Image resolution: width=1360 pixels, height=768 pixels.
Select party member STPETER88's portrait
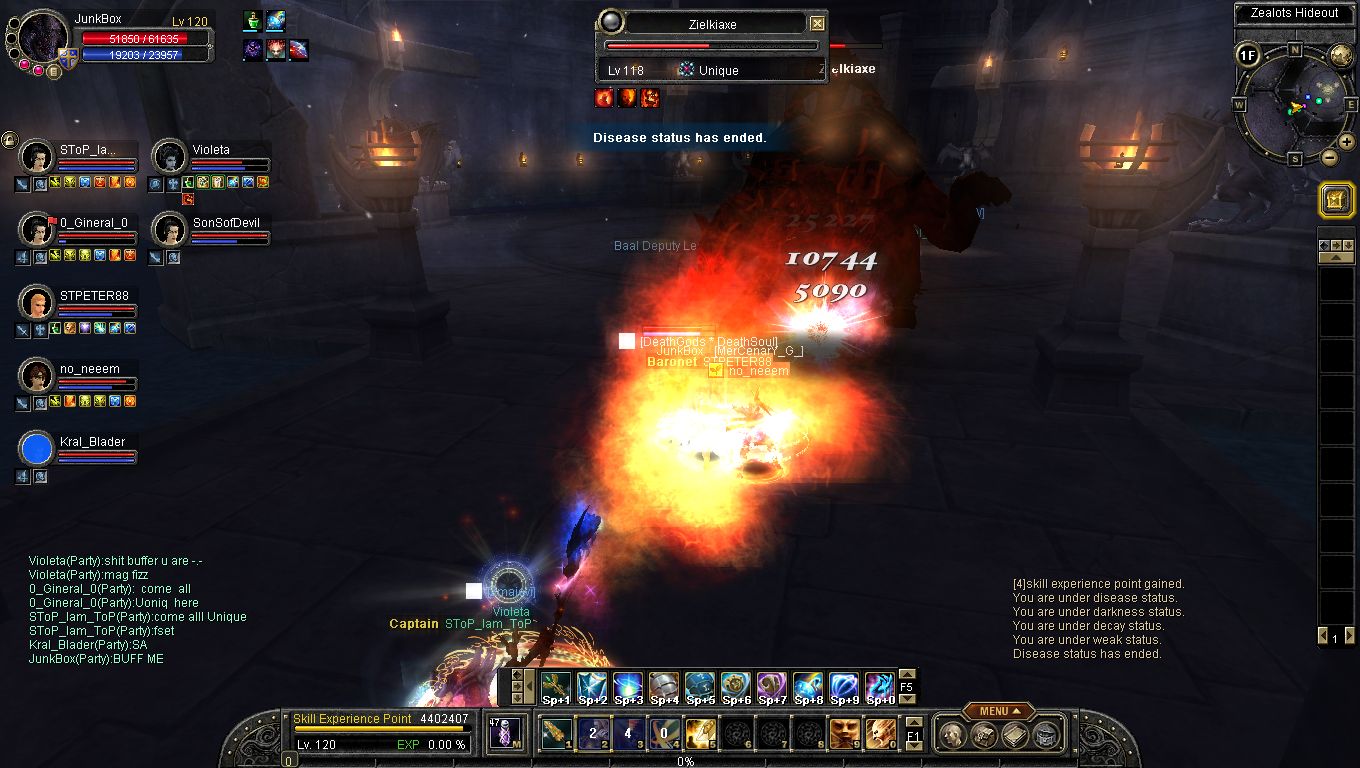tap(36, 302)
